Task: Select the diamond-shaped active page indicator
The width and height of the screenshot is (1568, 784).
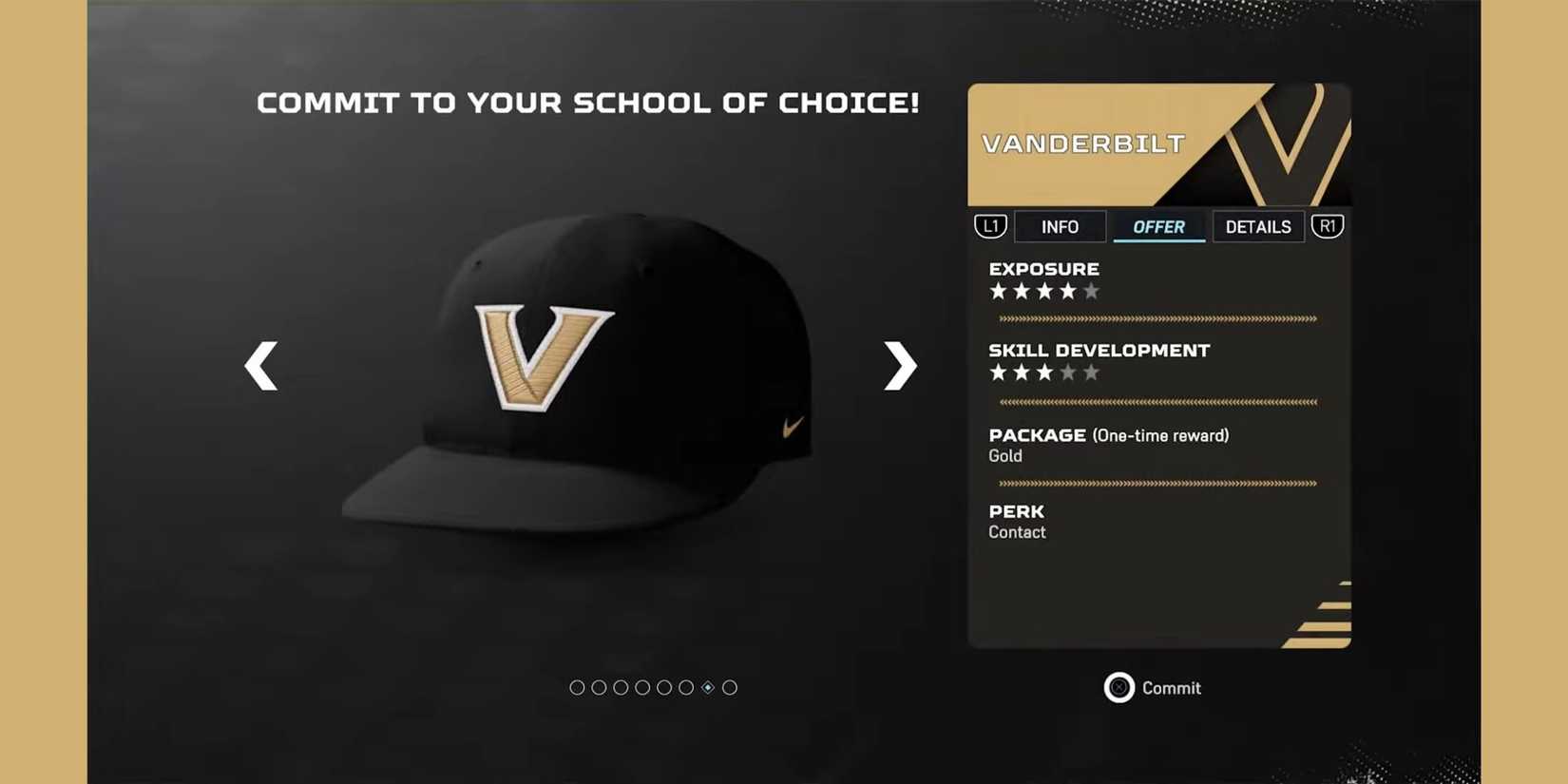Action: (x=708, y=687)
